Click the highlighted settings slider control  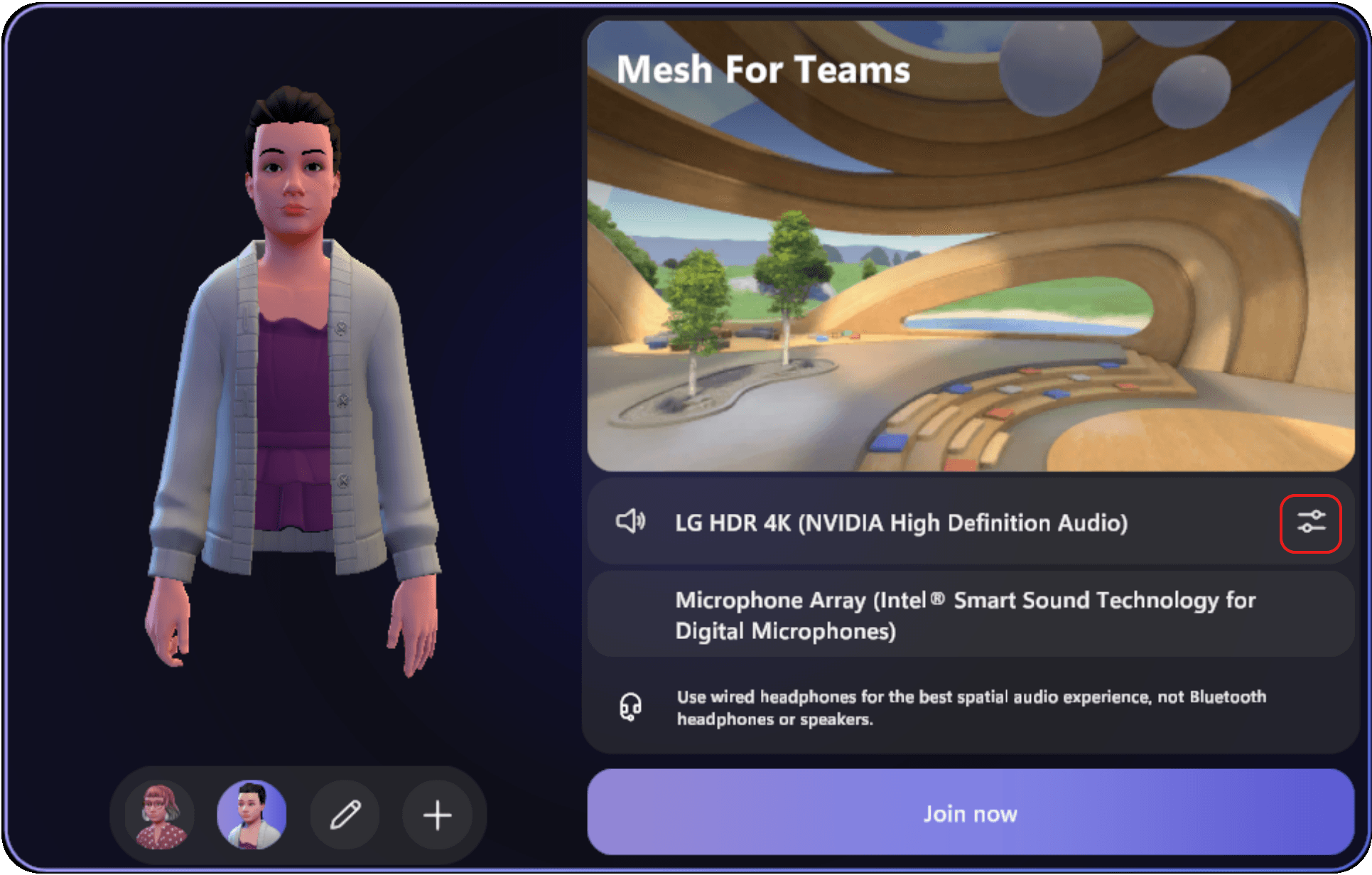pyautogui.click(x=1311, y=523)
